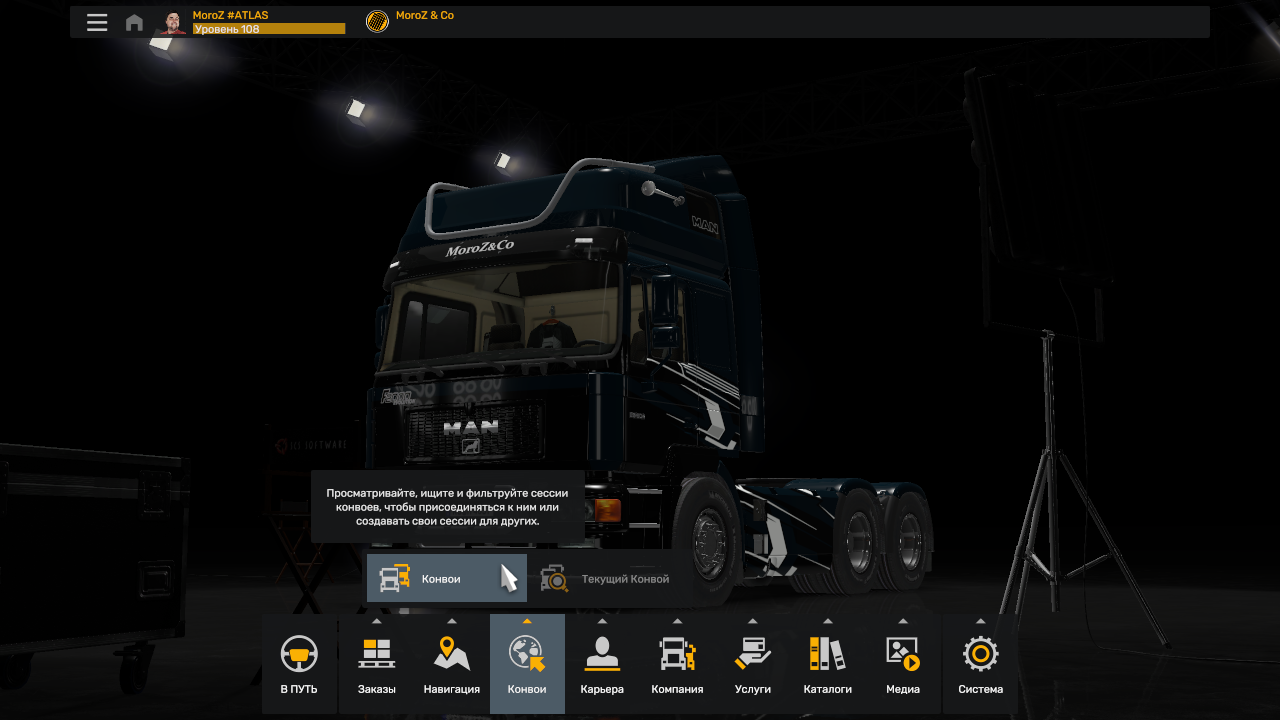
Task: Go to the home screen icon
Action: click(x=134, y=22)
